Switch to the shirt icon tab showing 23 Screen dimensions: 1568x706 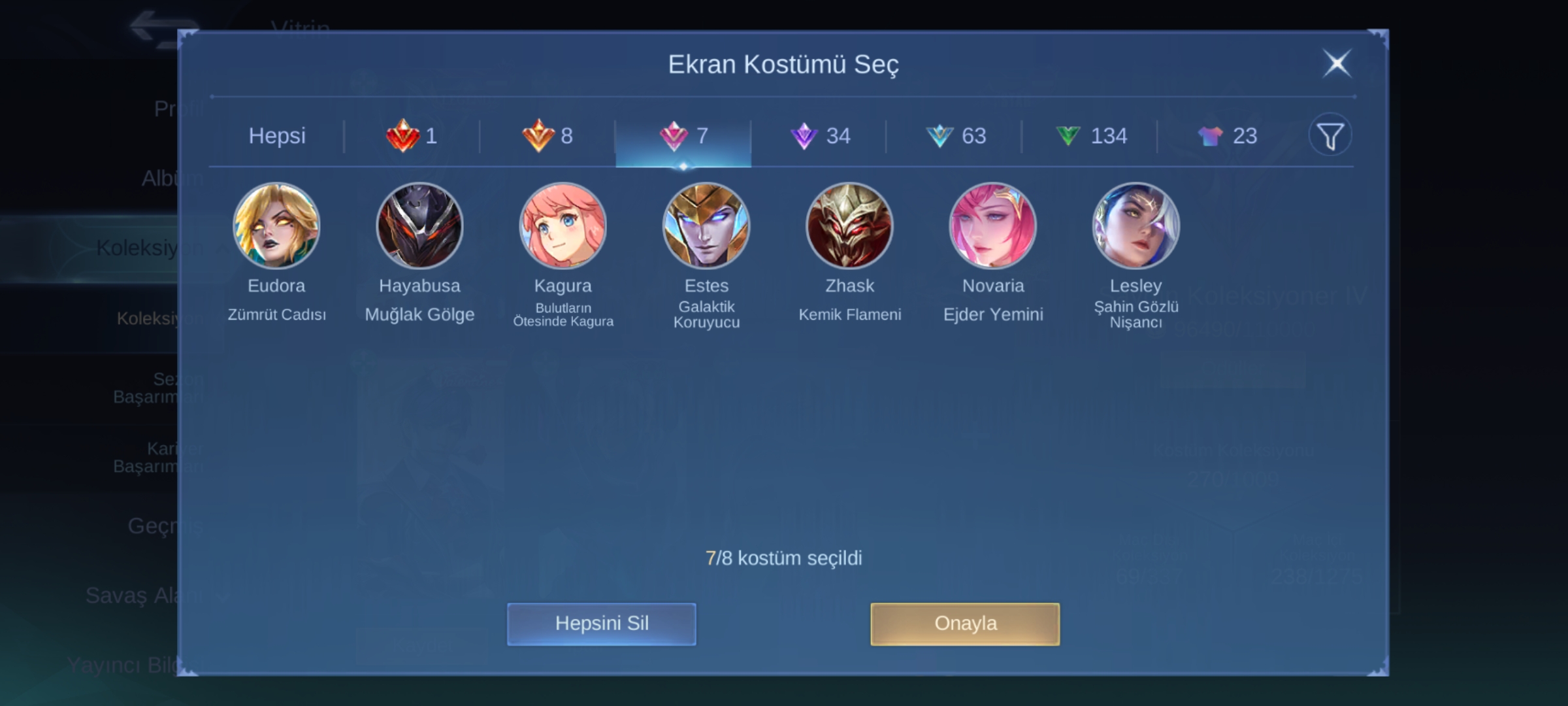tap(1227, 136)
